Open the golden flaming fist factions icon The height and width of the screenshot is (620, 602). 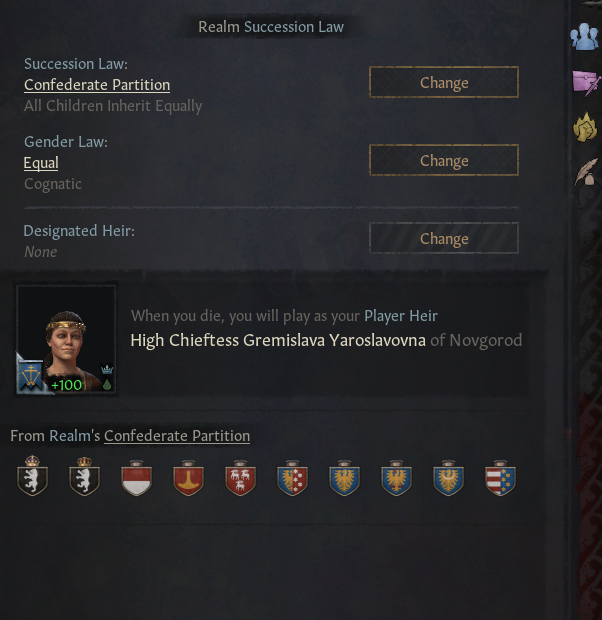[585, 127]
